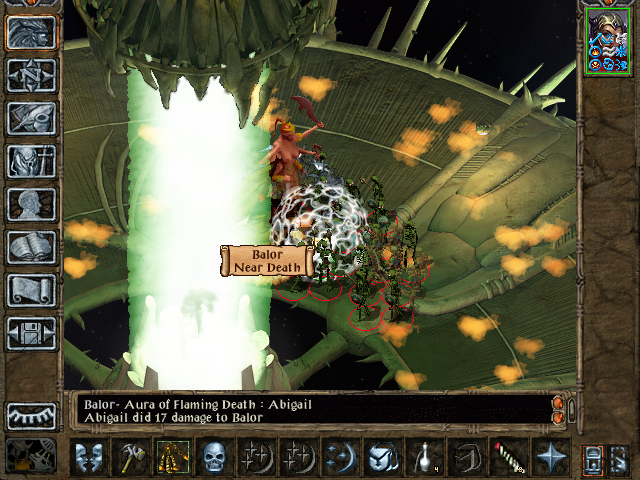Click the twin masks talk button
The height and width of the screenshot is (480, 640).
pyautogui.click(x=91, y=457)
